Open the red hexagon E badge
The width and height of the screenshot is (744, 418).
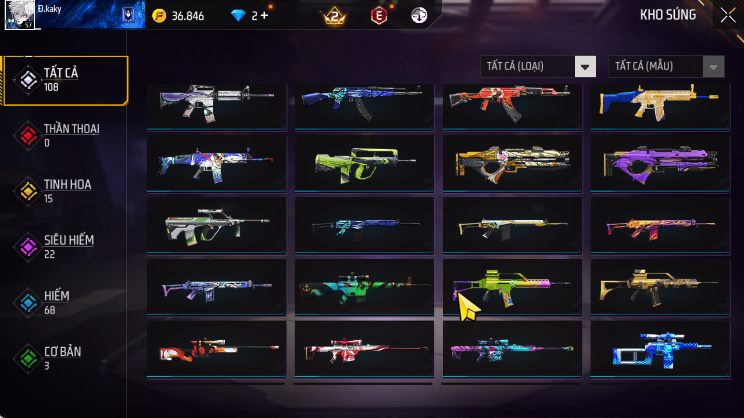[379, 16]
